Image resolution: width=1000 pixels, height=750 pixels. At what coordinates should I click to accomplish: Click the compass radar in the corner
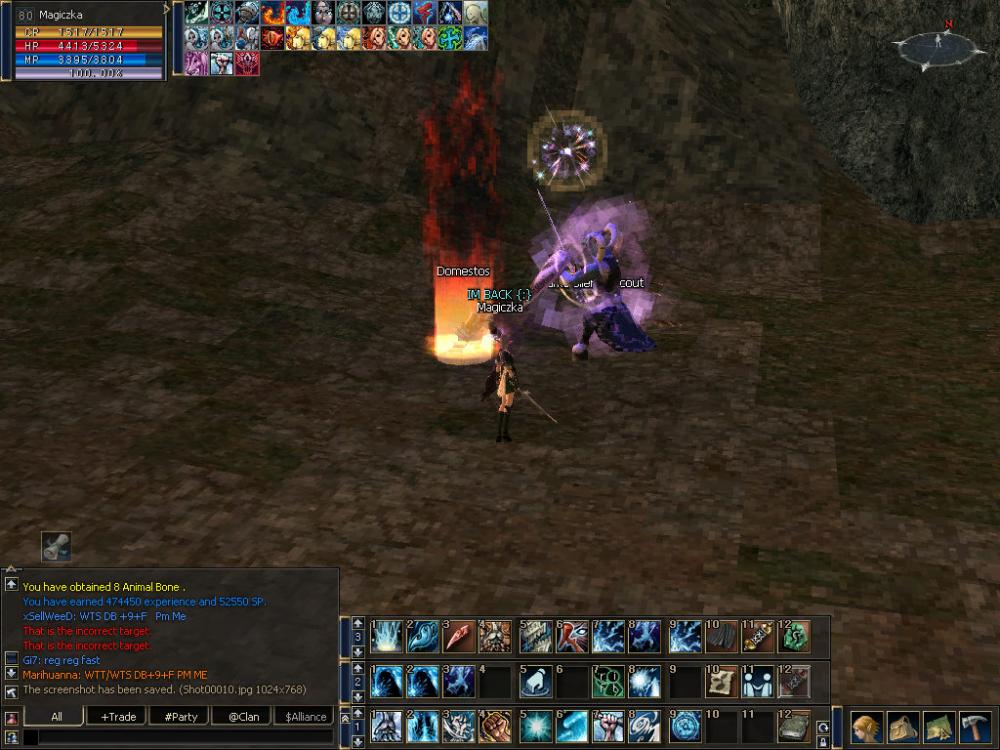tap(938, 46)
